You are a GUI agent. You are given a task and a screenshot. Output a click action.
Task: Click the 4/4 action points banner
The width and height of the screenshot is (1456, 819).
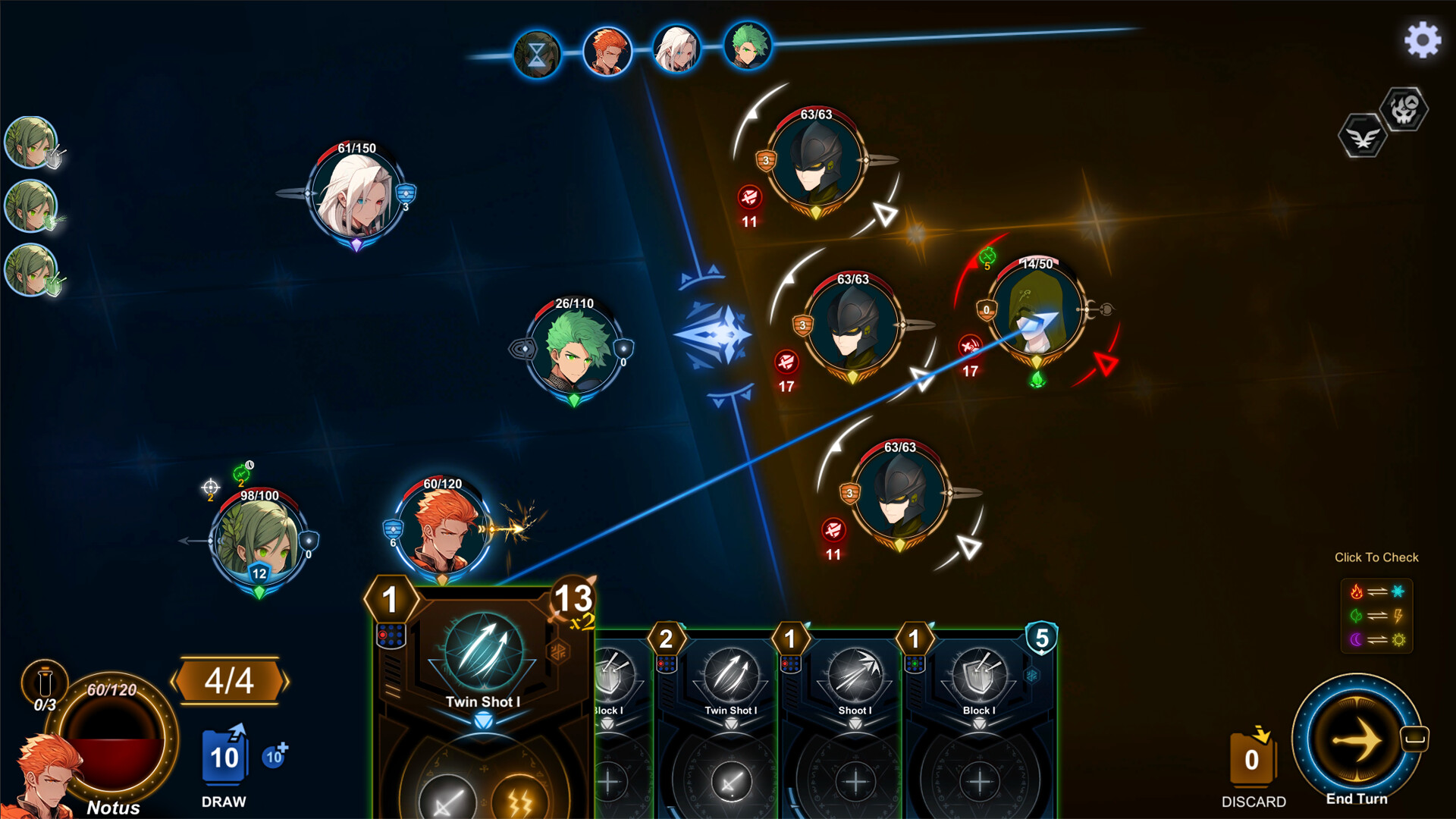coord(229,681)
